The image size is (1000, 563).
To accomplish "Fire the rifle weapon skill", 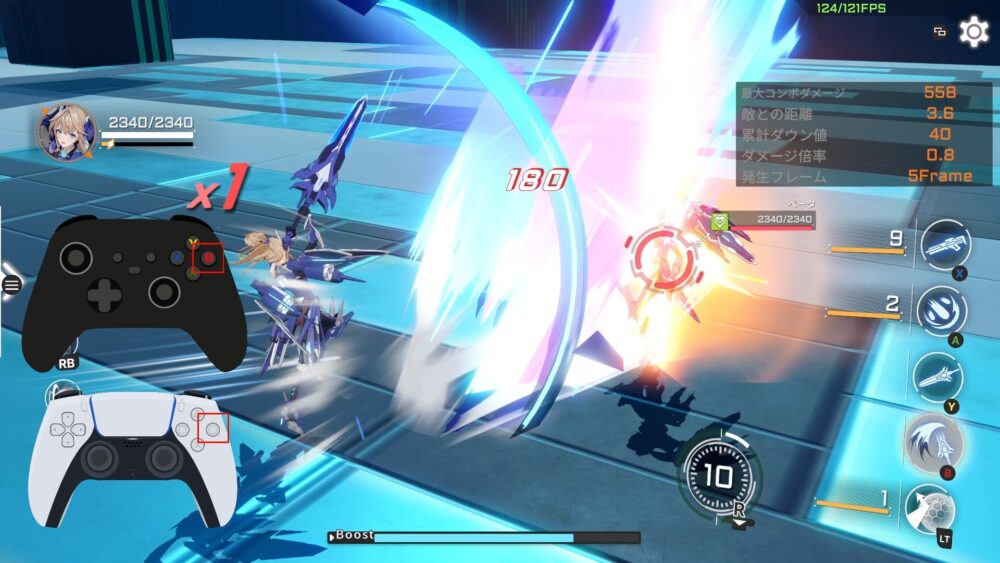I will coord(944,245).
